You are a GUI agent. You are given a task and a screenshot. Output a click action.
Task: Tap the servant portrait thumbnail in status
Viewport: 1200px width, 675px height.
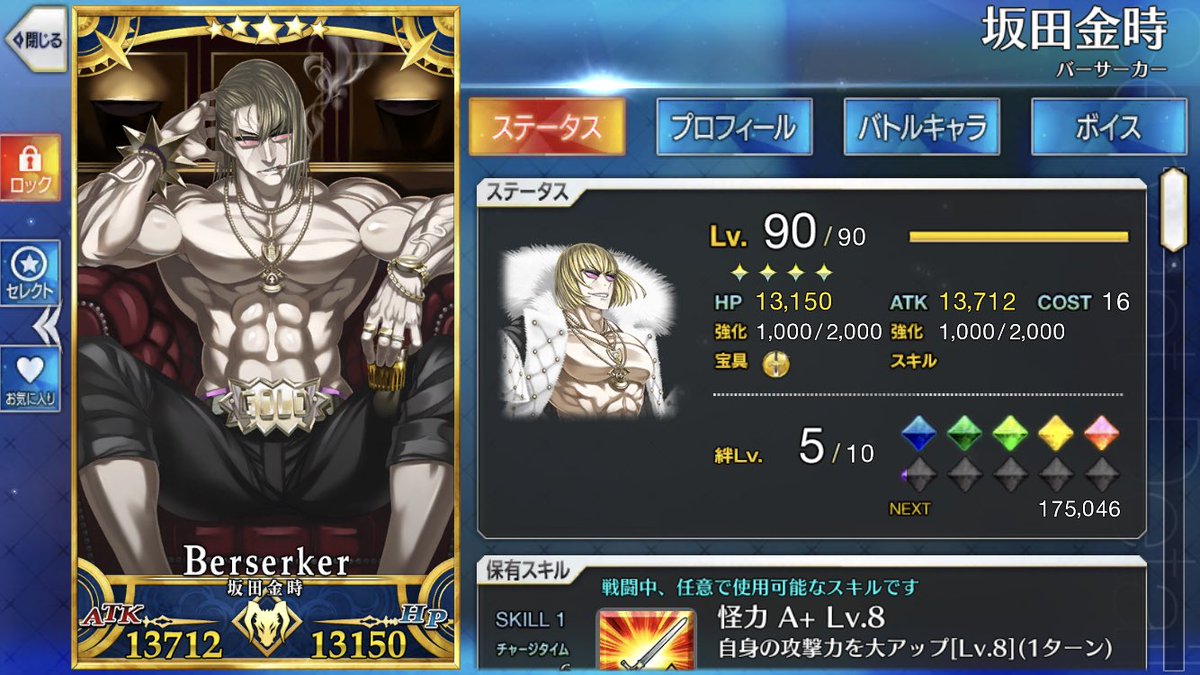point(590,330)
